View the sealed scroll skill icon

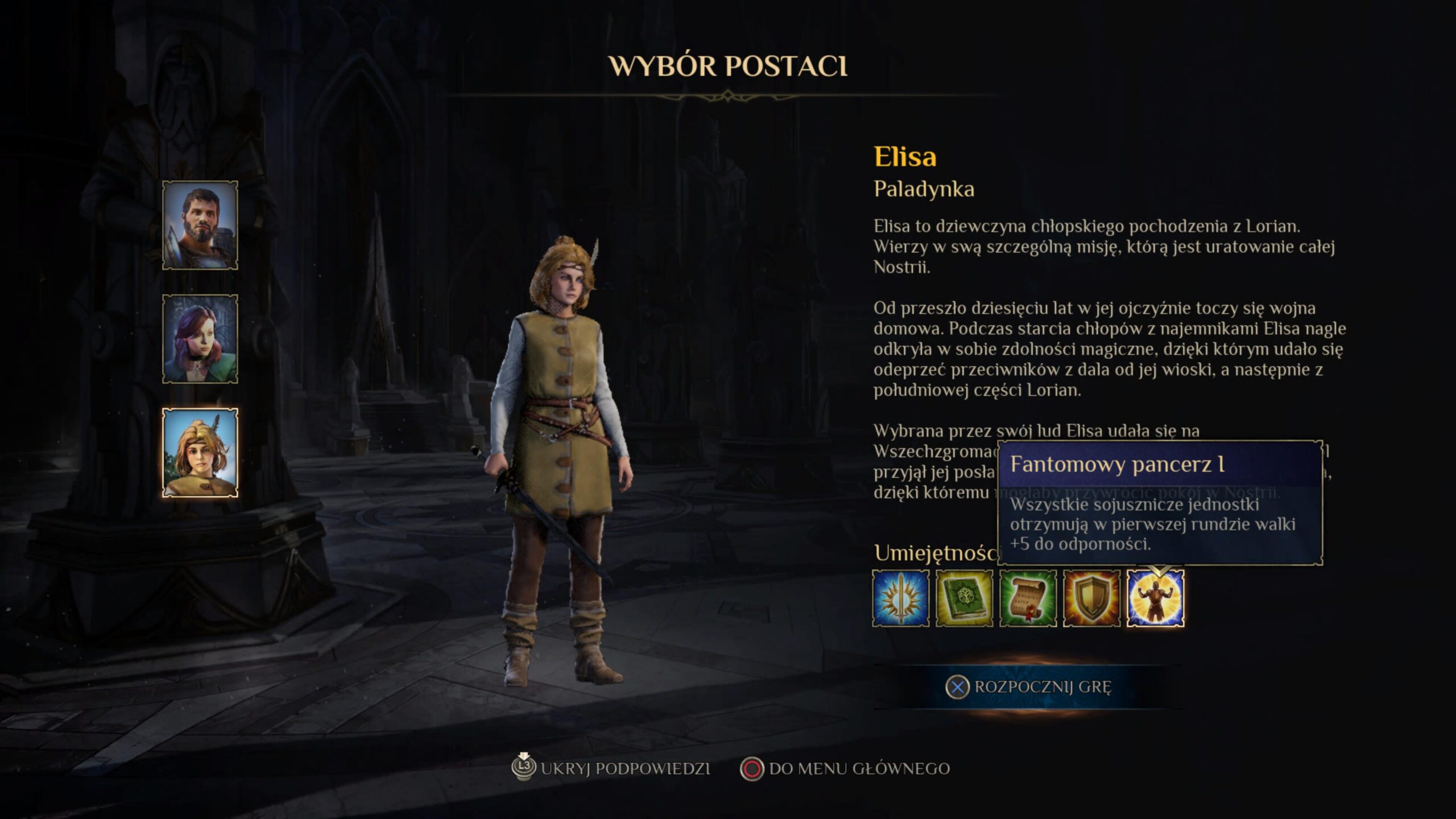click(1028, 598)
